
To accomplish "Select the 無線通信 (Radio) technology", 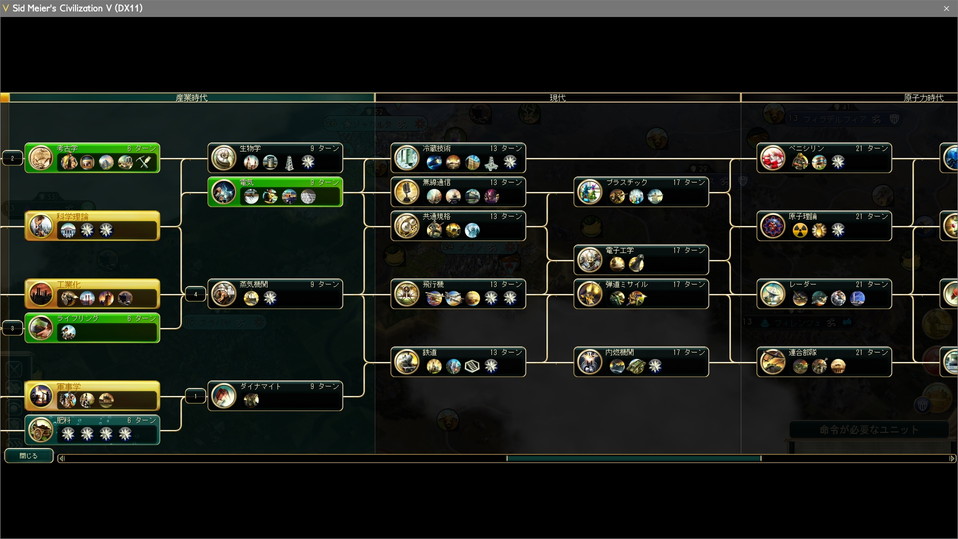I will click(458, 192).
